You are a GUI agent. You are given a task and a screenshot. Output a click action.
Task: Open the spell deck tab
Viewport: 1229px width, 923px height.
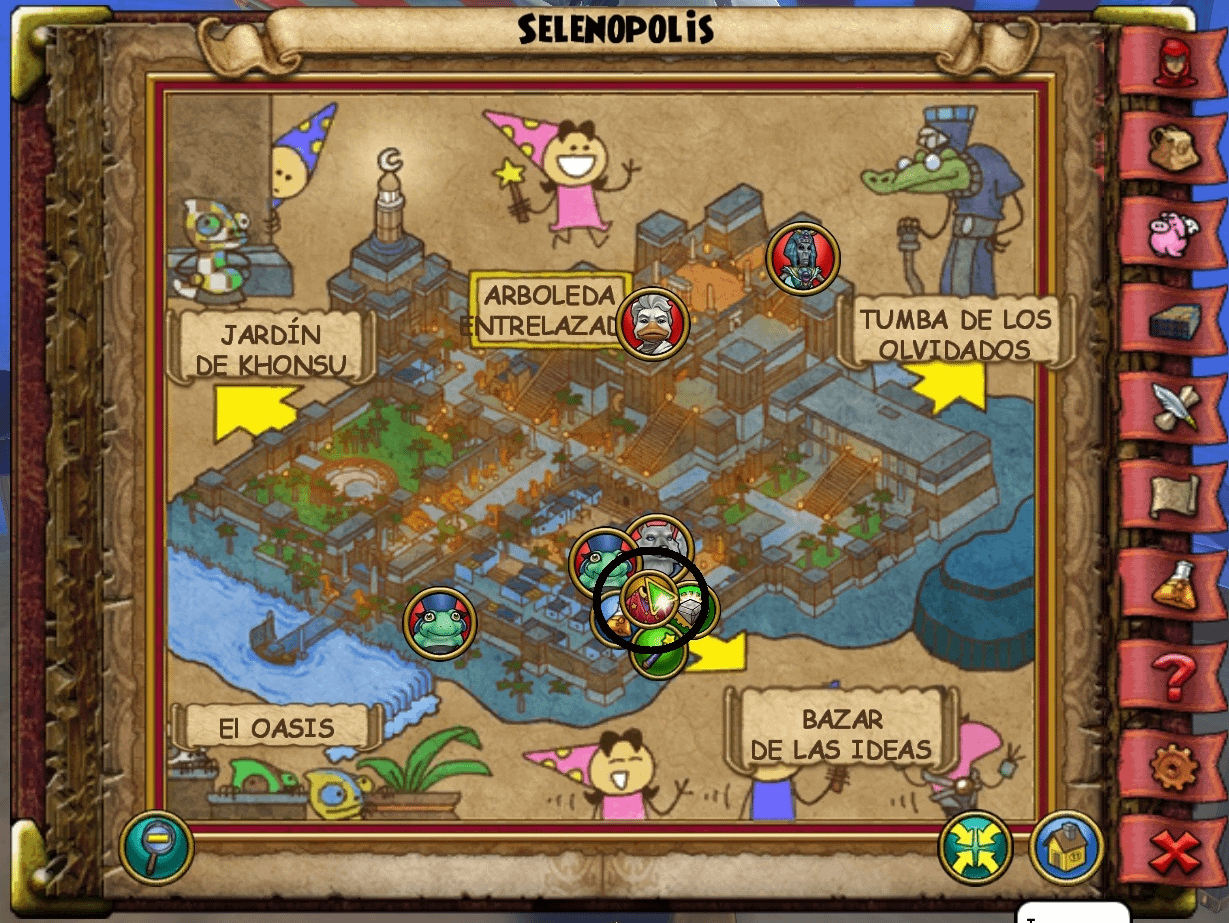click(1172, 322)
